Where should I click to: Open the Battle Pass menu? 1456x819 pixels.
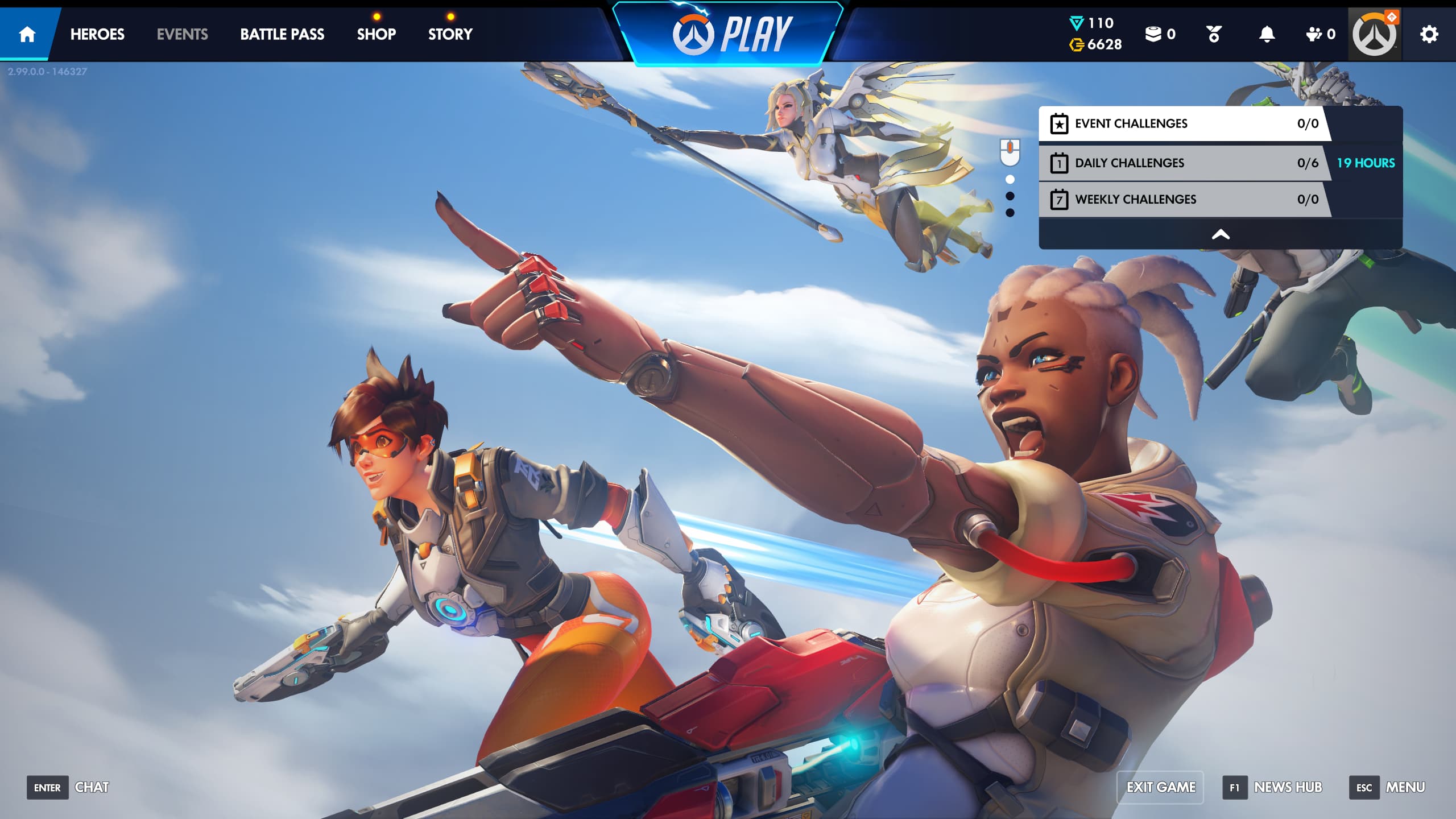tap(282, 34)
